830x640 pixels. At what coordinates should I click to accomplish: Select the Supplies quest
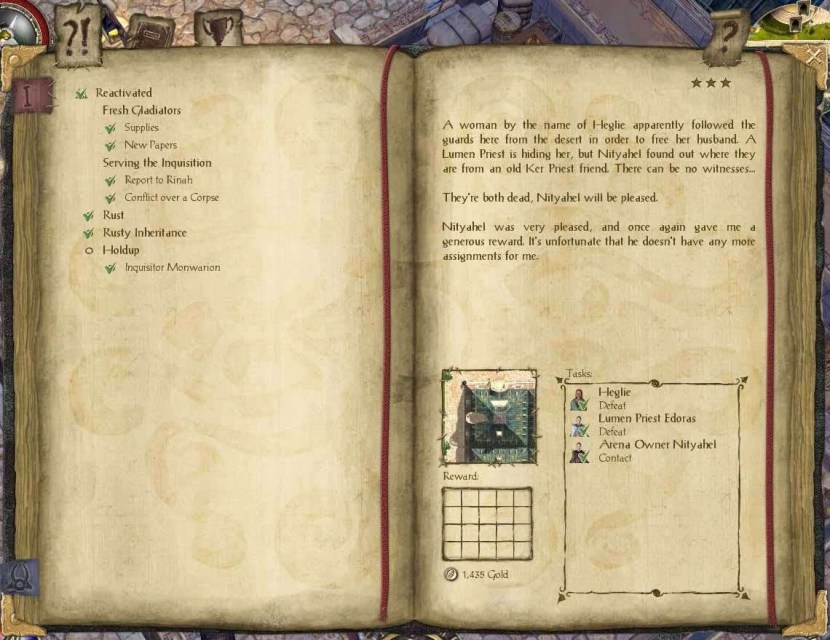click(x=141, y=128)
